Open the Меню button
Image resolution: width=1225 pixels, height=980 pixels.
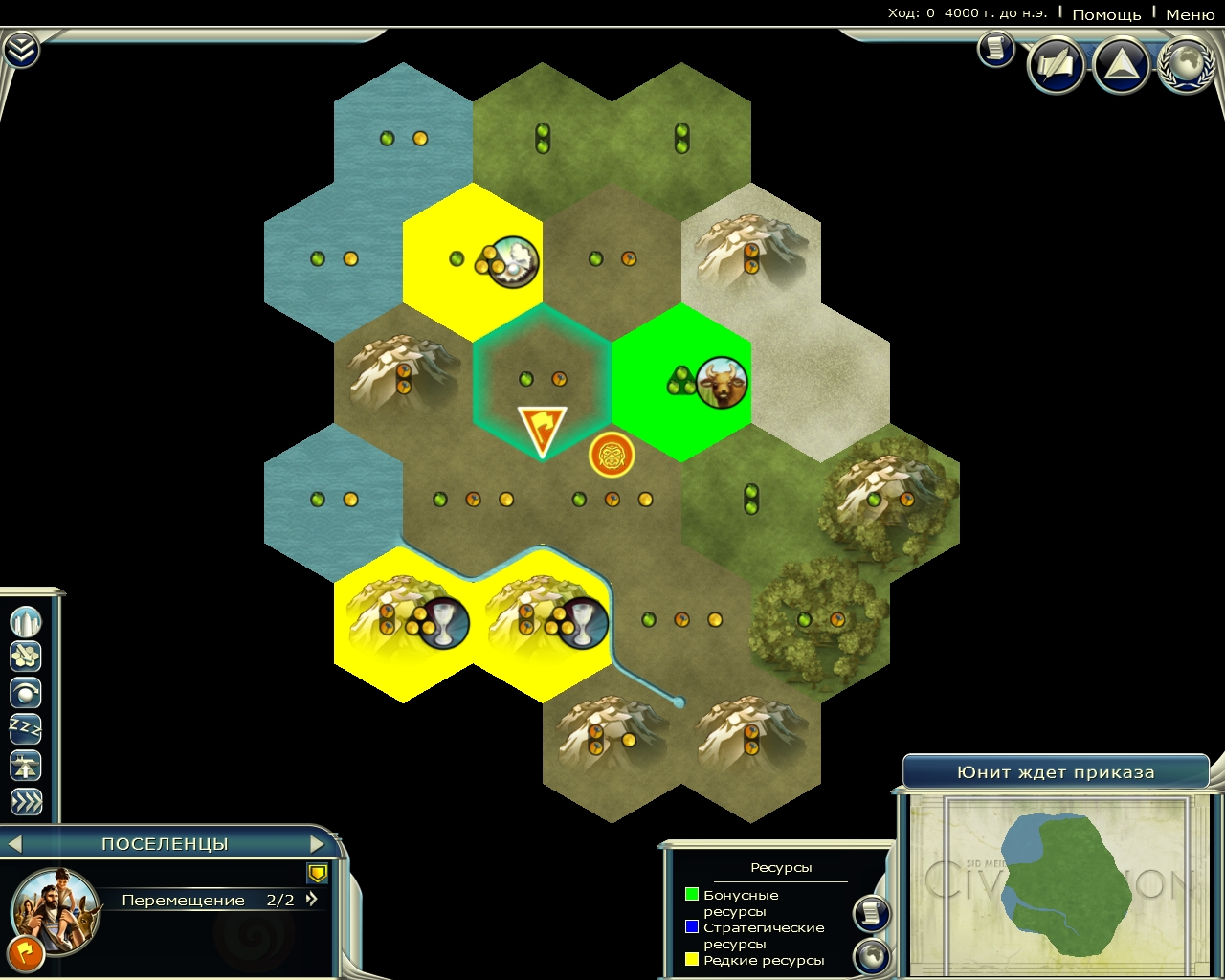1190,14
